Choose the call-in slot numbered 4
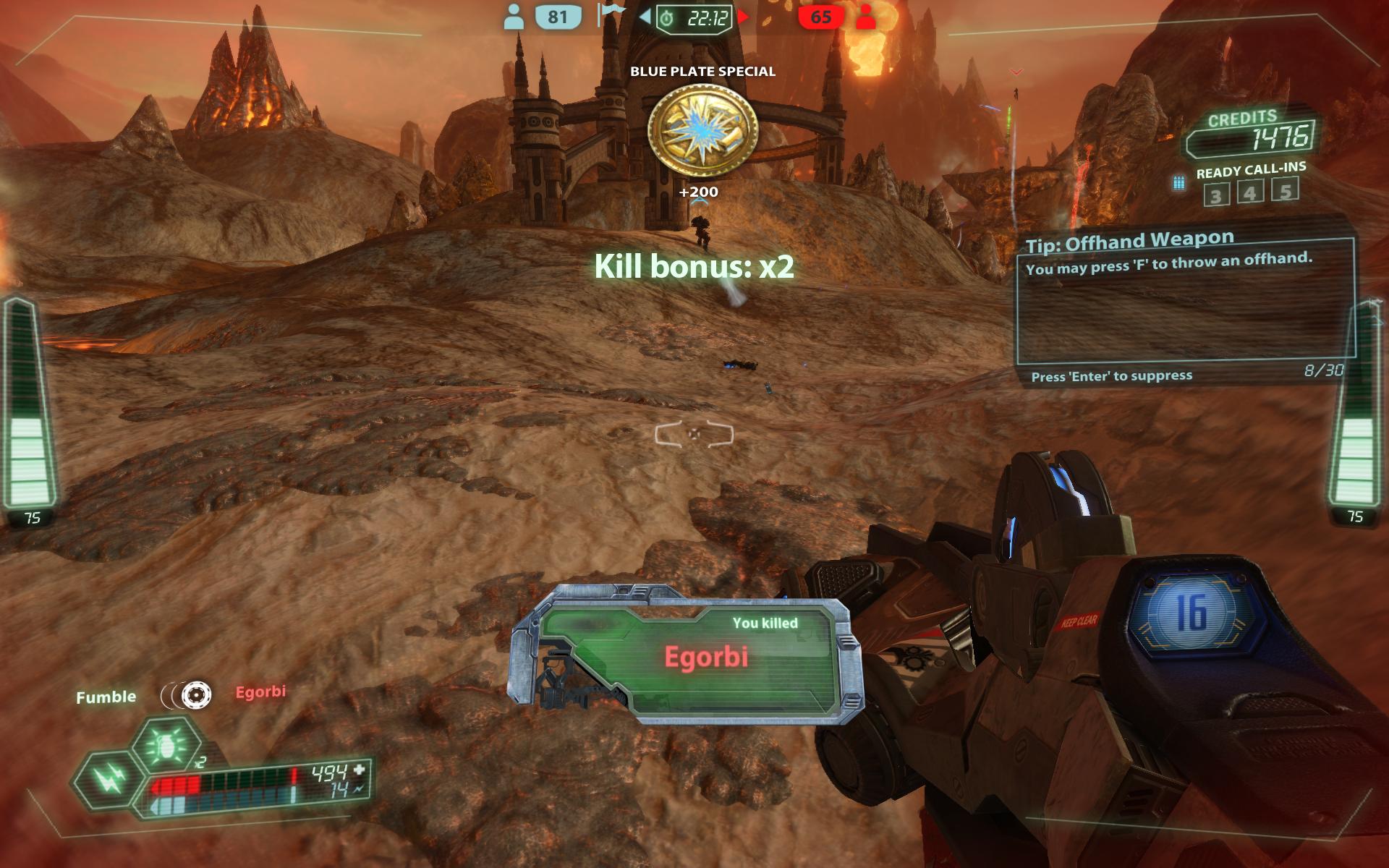1389x868 pixels. (x=1250, y=192)
